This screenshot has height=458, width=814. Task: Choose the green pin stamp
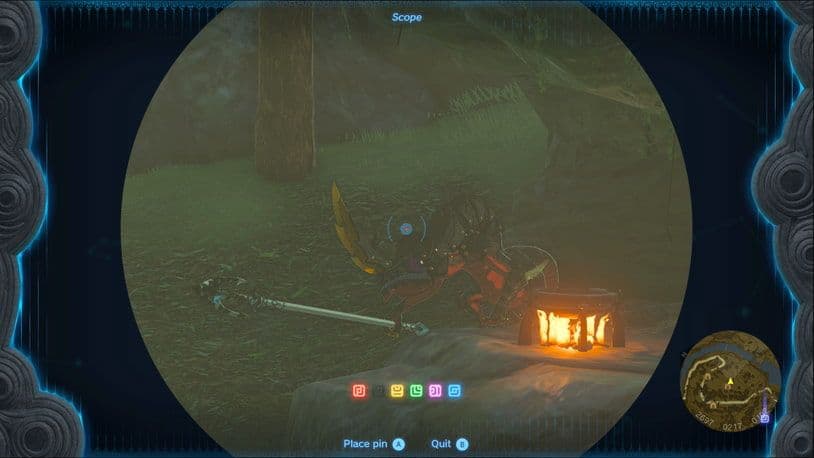415,389
